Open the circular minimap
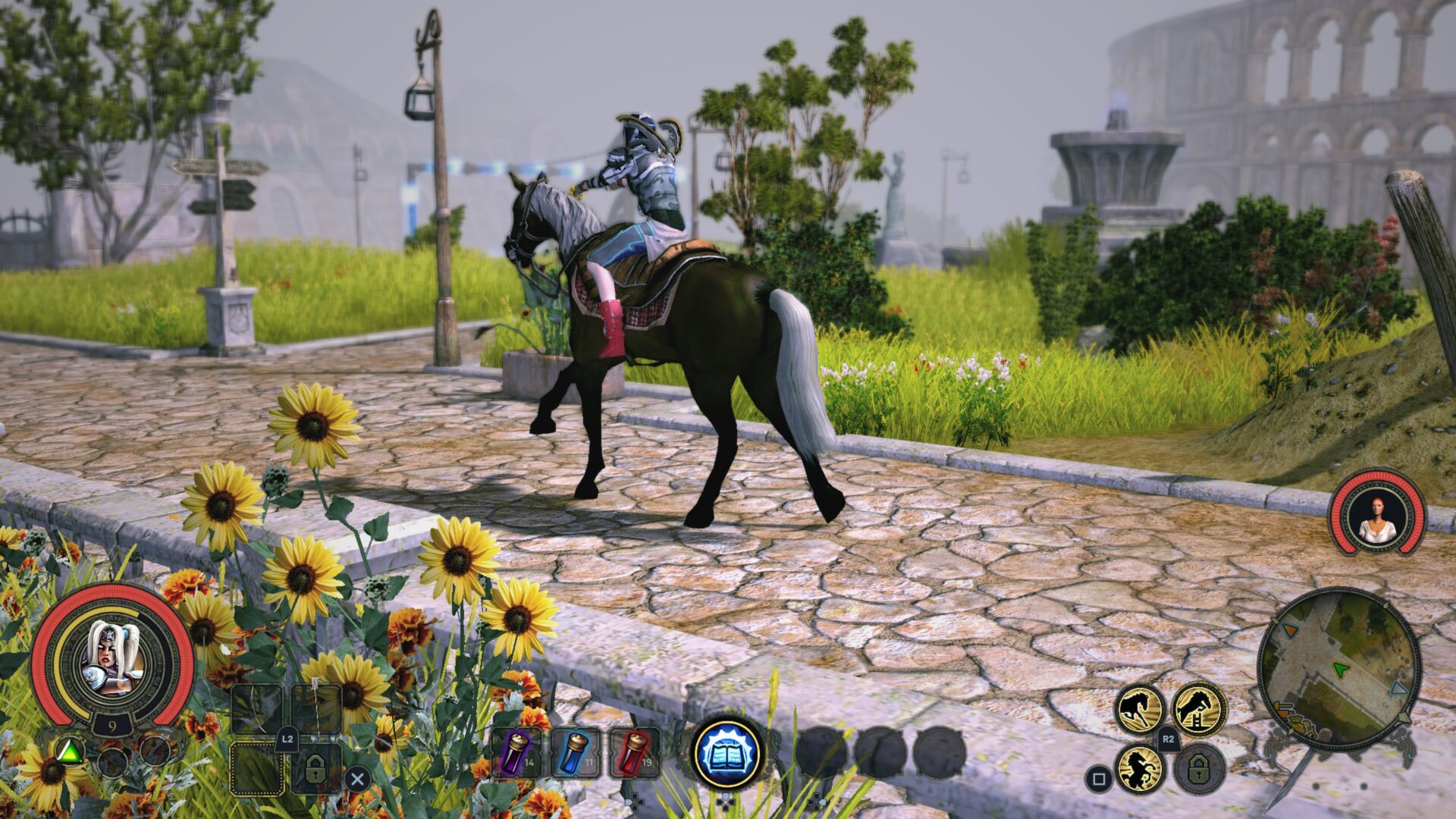1456x819 pixels. click(x=1338, y=669)
